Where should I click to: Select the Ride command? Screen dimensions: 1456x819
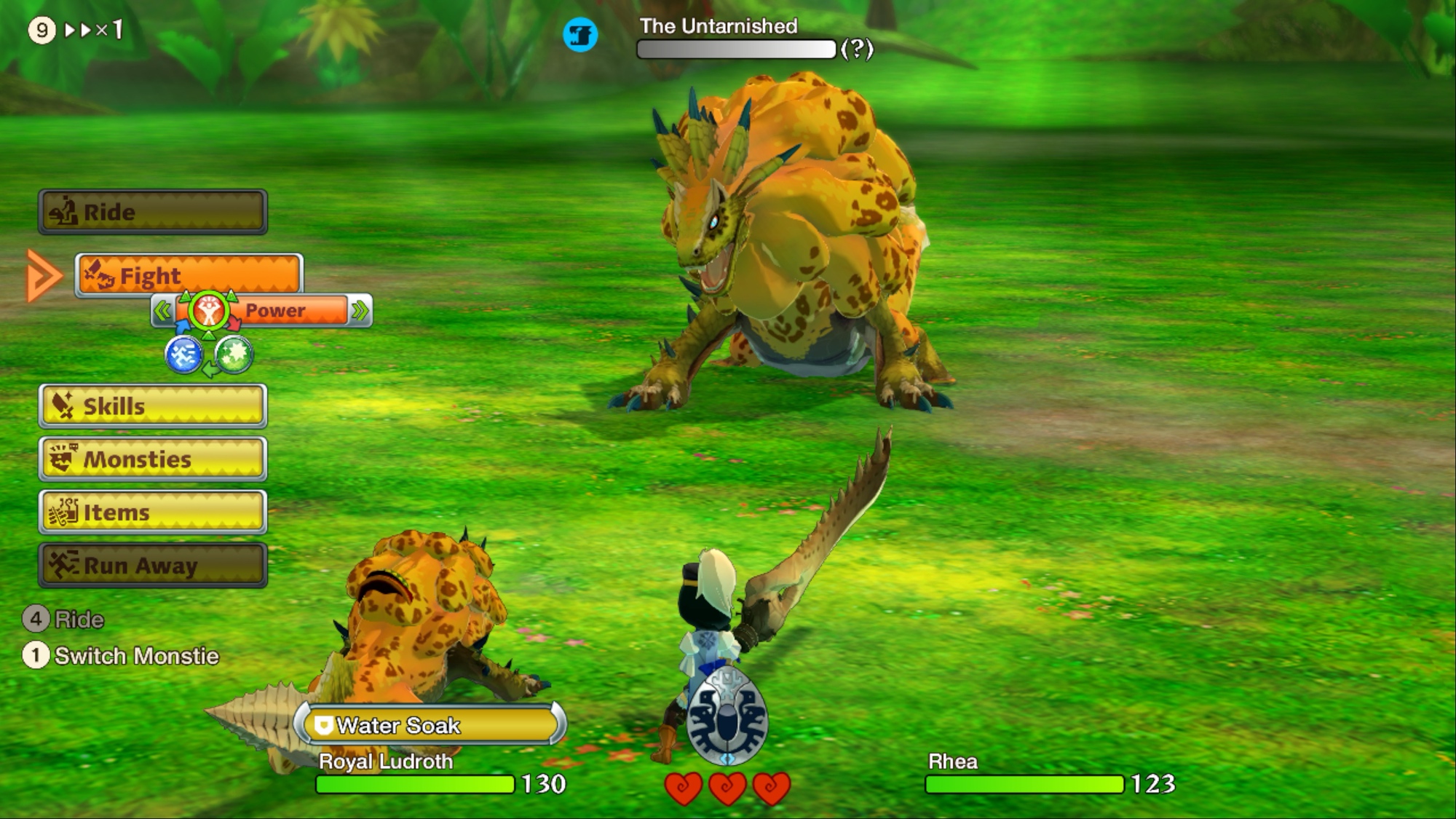(153, 212)
